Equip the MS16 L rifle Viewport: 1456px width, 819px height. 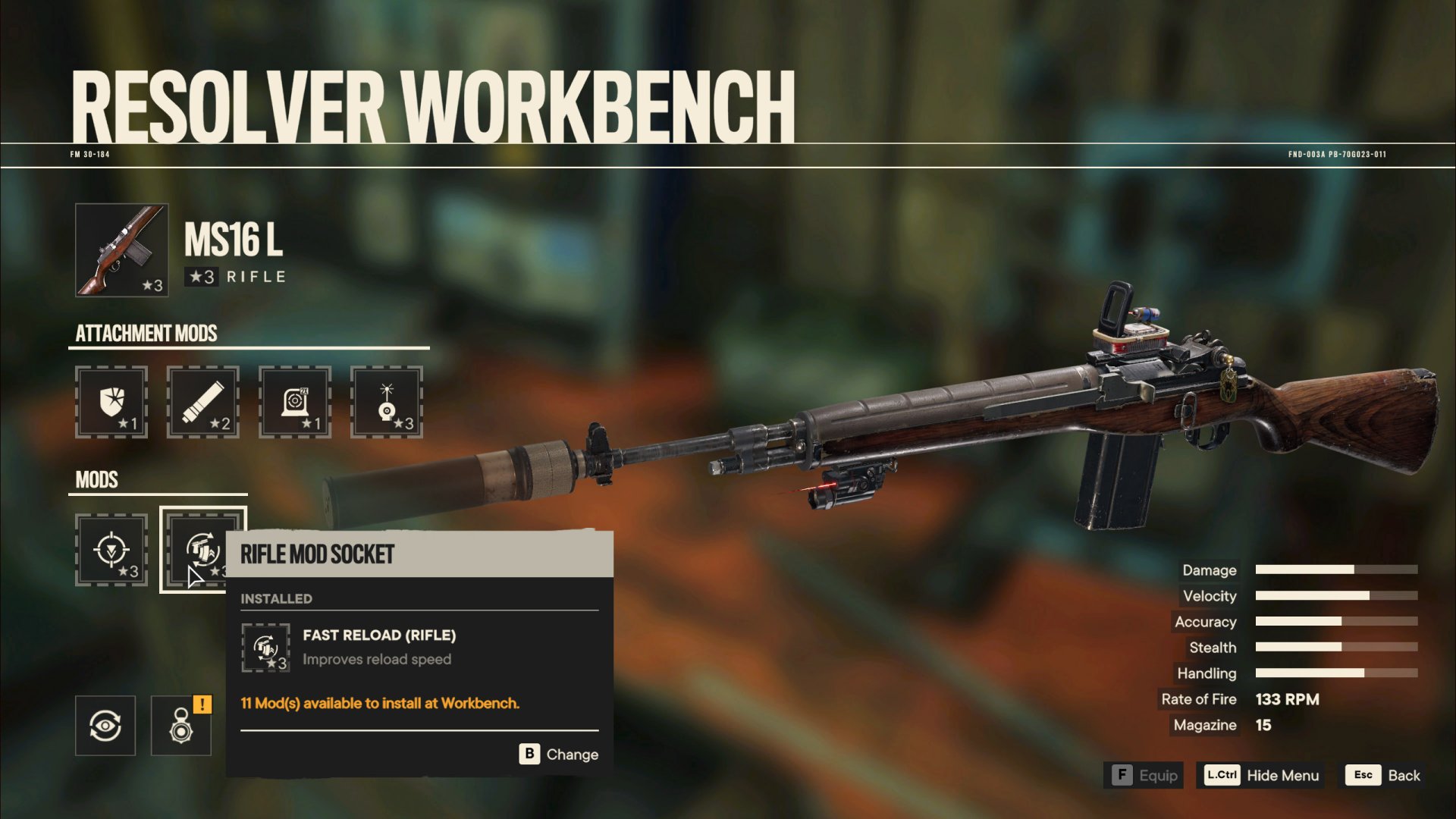coord(1144,775)
